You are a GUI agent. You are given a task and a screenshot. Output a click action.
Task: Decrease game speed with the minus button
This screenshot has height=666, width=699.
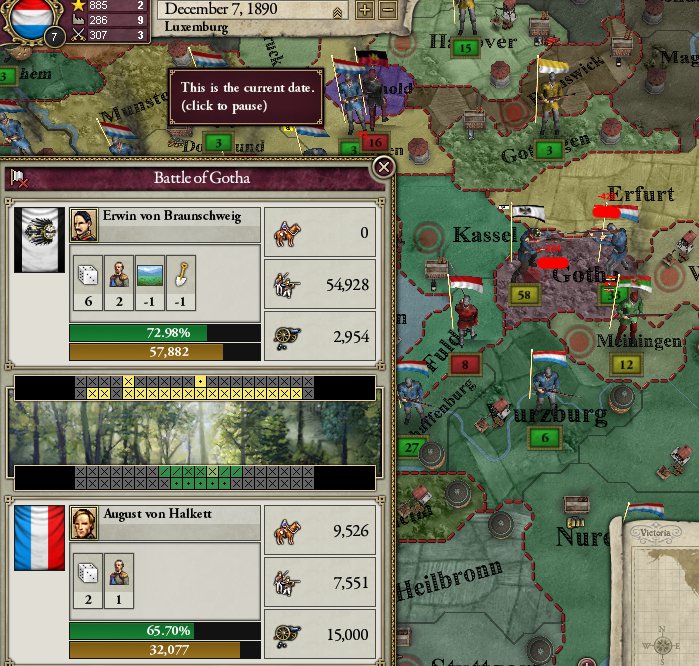(388, 11)
